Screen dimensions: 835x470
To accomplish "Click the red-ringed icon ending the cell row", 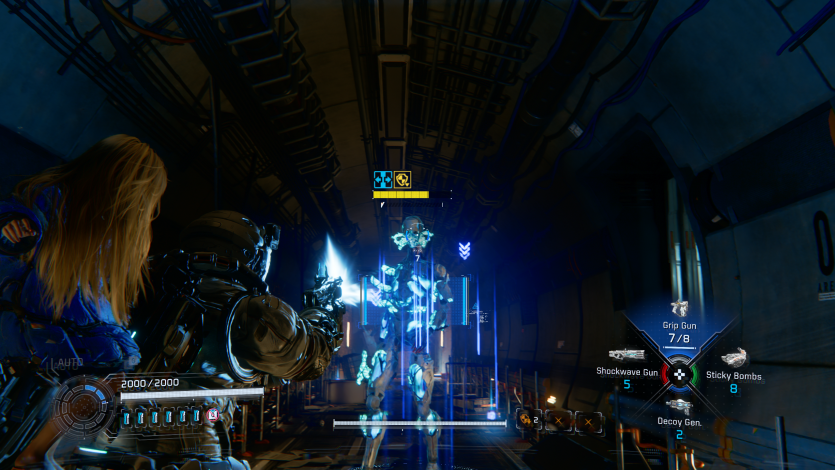I will point(212,414).
